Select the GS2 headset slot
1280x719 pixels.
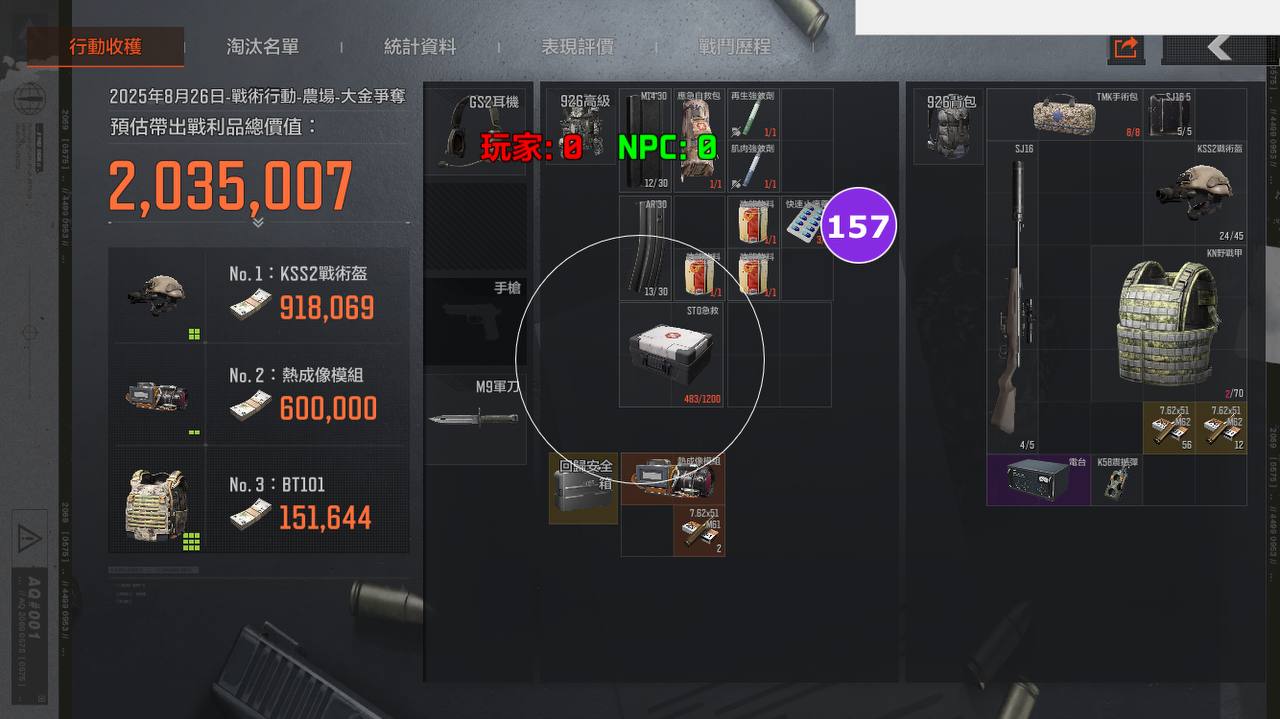tap(475, 133)
